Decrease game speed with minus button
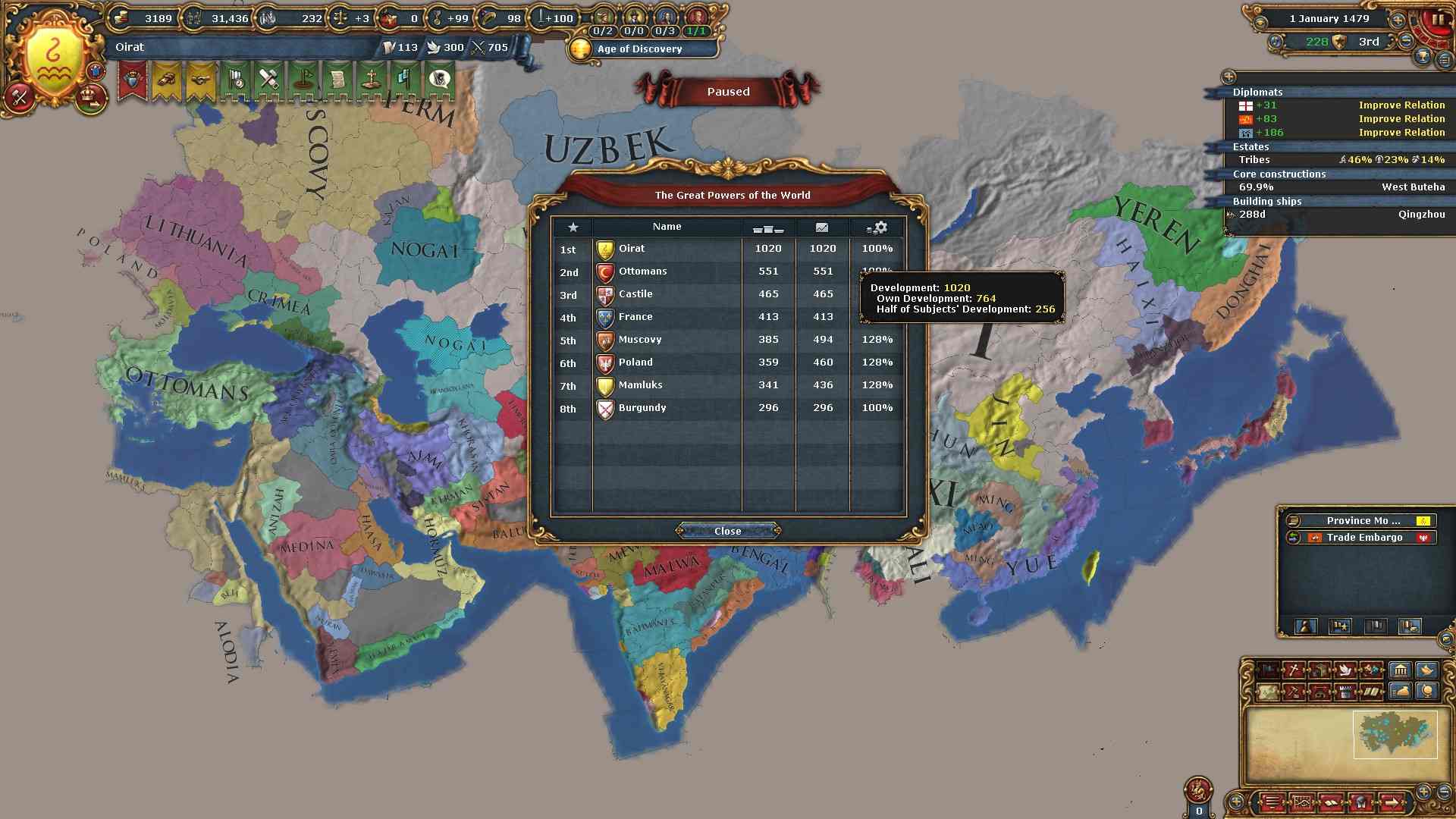 (x=1406, y=41)
